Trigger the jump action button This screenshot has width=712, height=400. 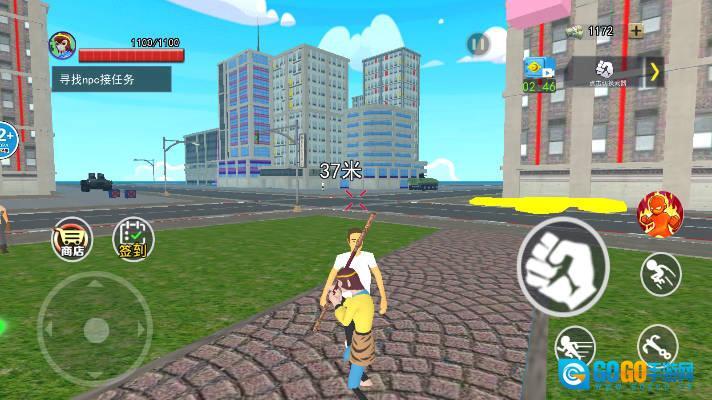point(660,274)
